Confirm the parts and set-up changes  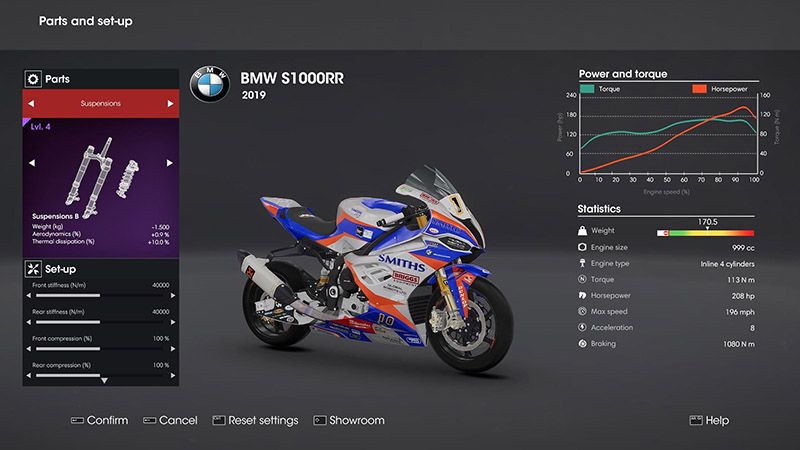pos(99,420)
